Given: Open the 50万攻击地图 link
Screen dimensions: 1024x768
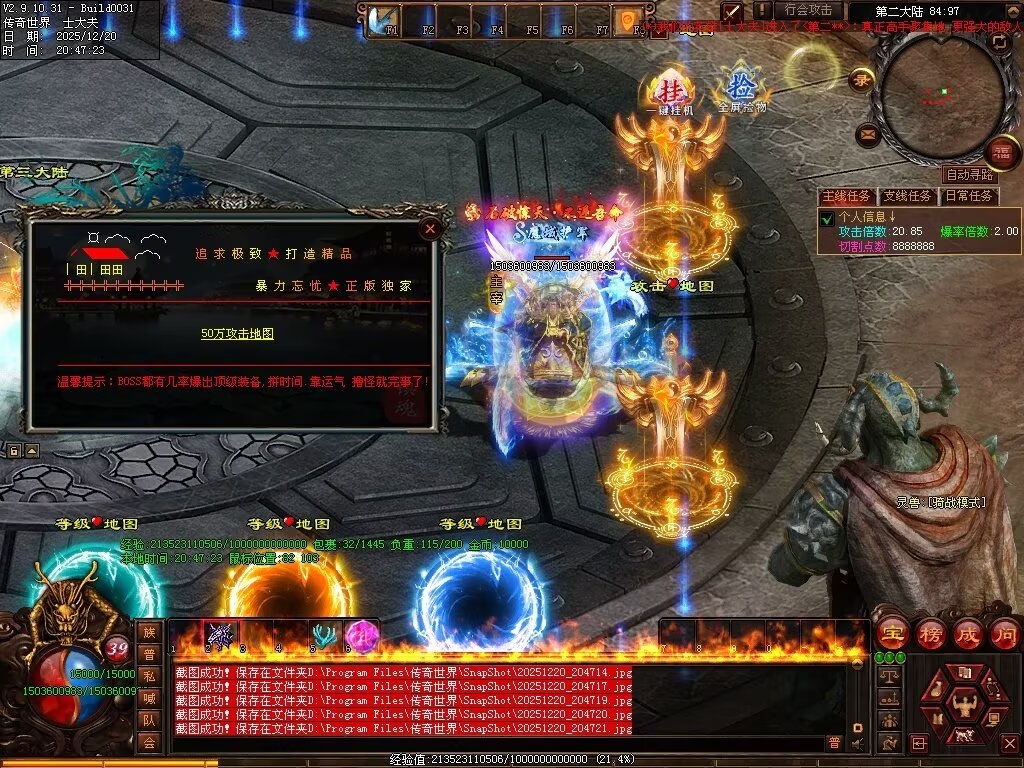Looking at the screenshot, I should click(237, 334).
